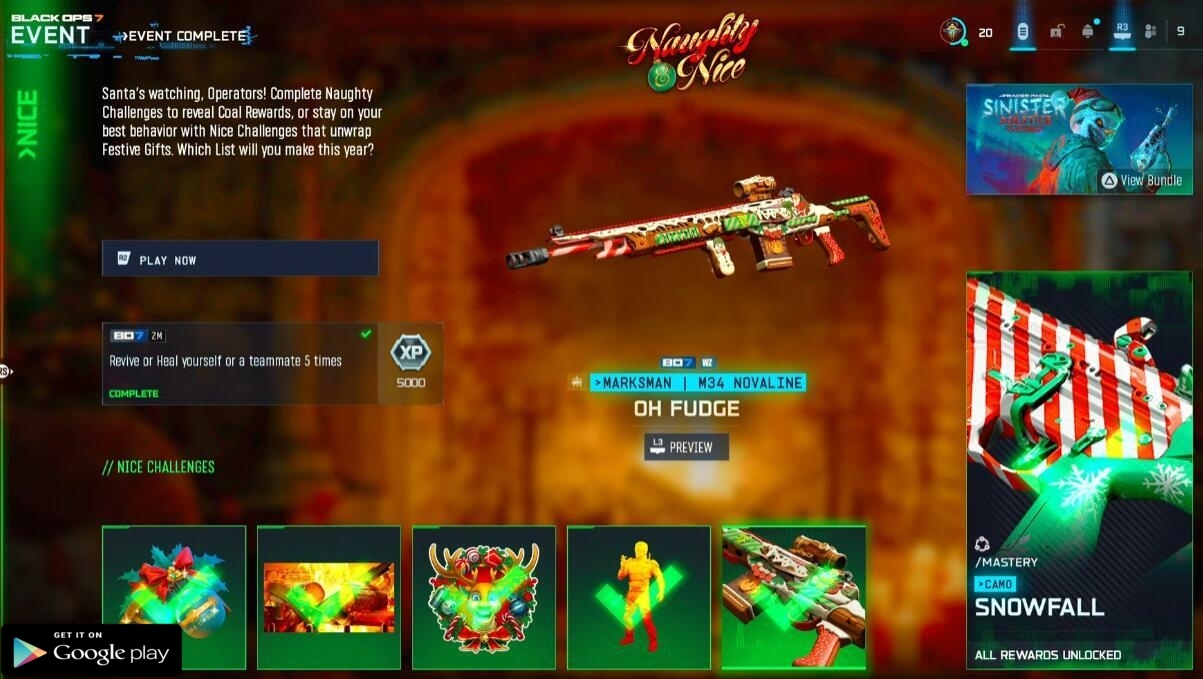Open the Sinister bundle banner
Viewport: 1203px width, 679px height.
click(x=1065, y=139)
